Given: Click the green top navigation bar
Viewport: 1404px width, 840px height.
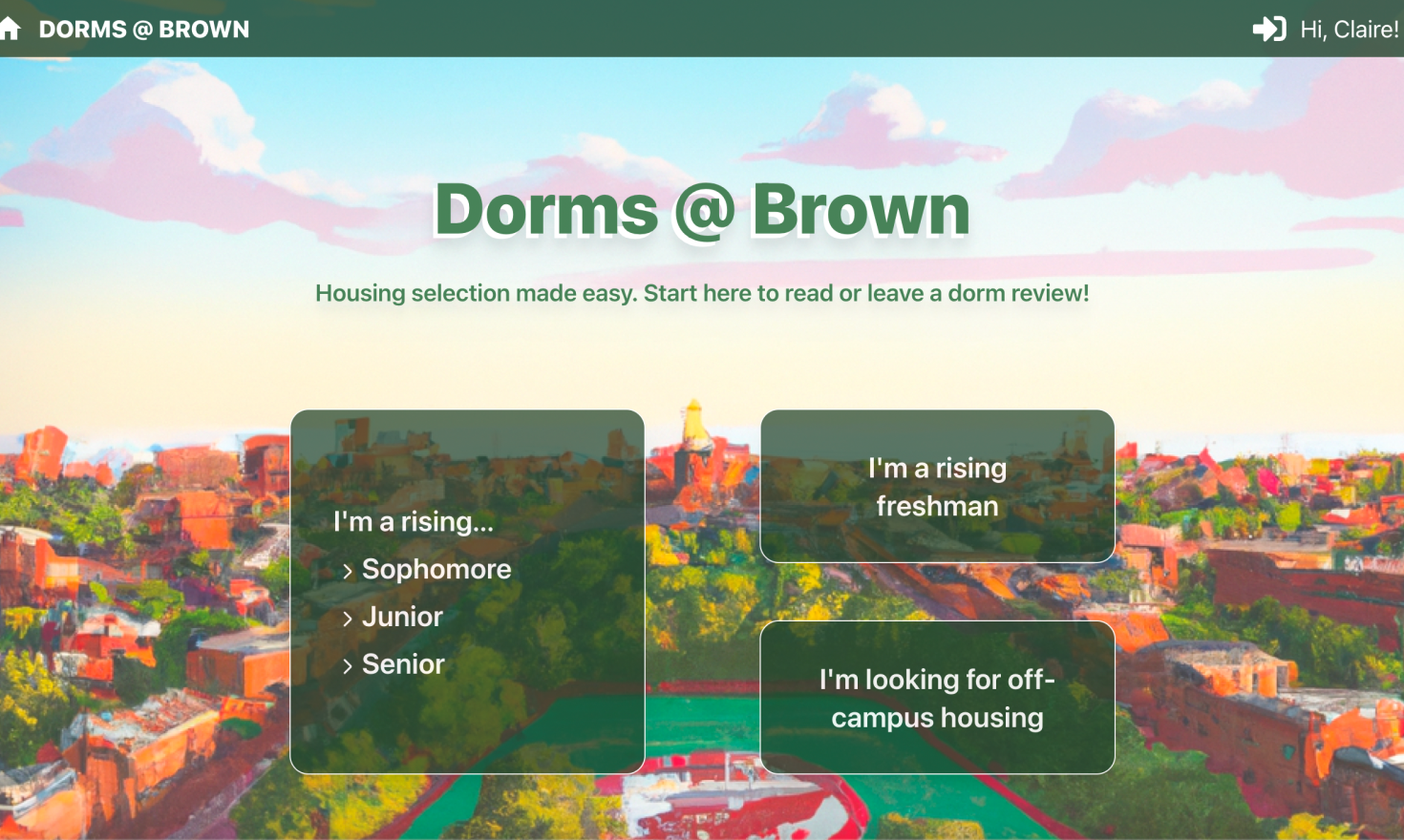Looking at the screenshot, I should tap(669, 29).
